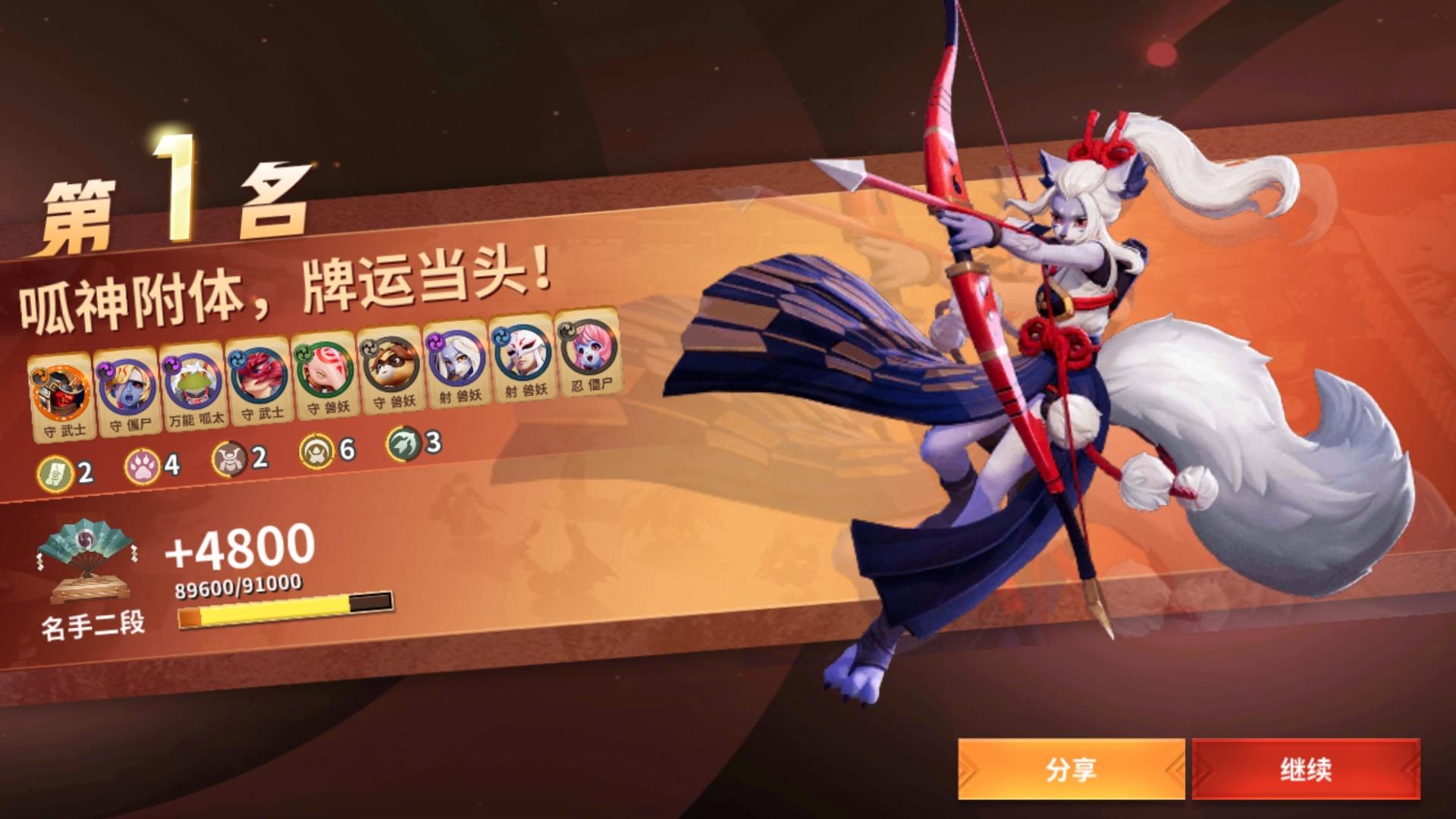Click the +4800 score text
This screenshot has width=1456, height=819.
(x=243, y=551)
